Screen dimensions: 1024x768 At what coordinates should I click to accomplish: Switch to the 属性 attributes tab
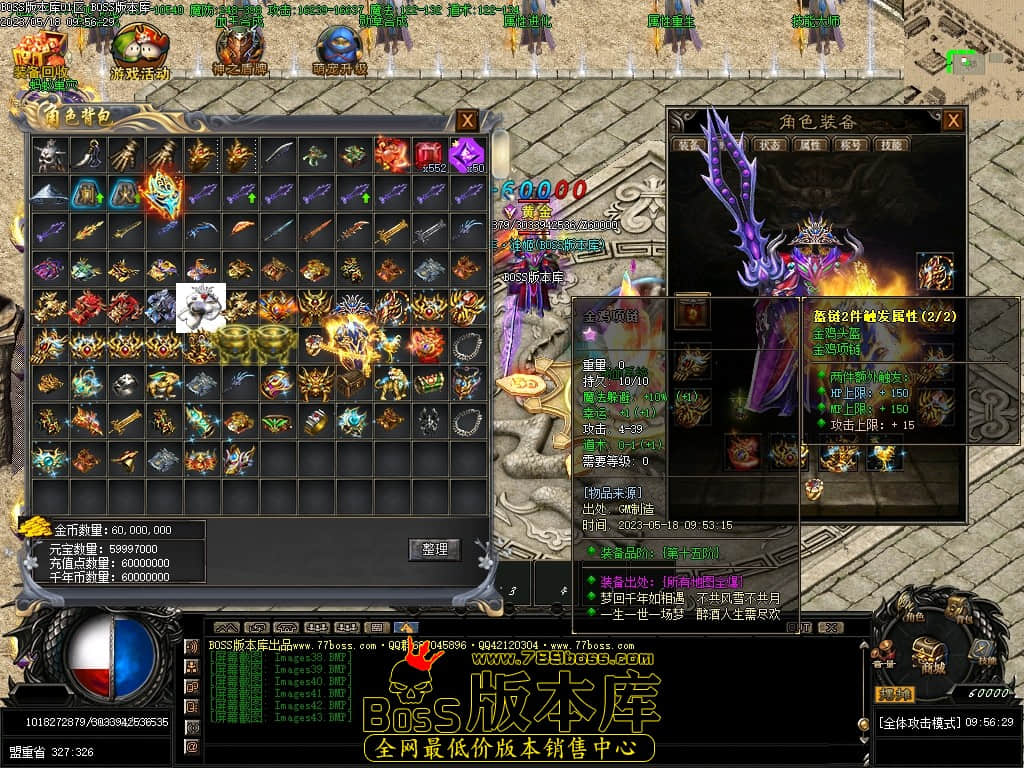click(x=809, y=145)
